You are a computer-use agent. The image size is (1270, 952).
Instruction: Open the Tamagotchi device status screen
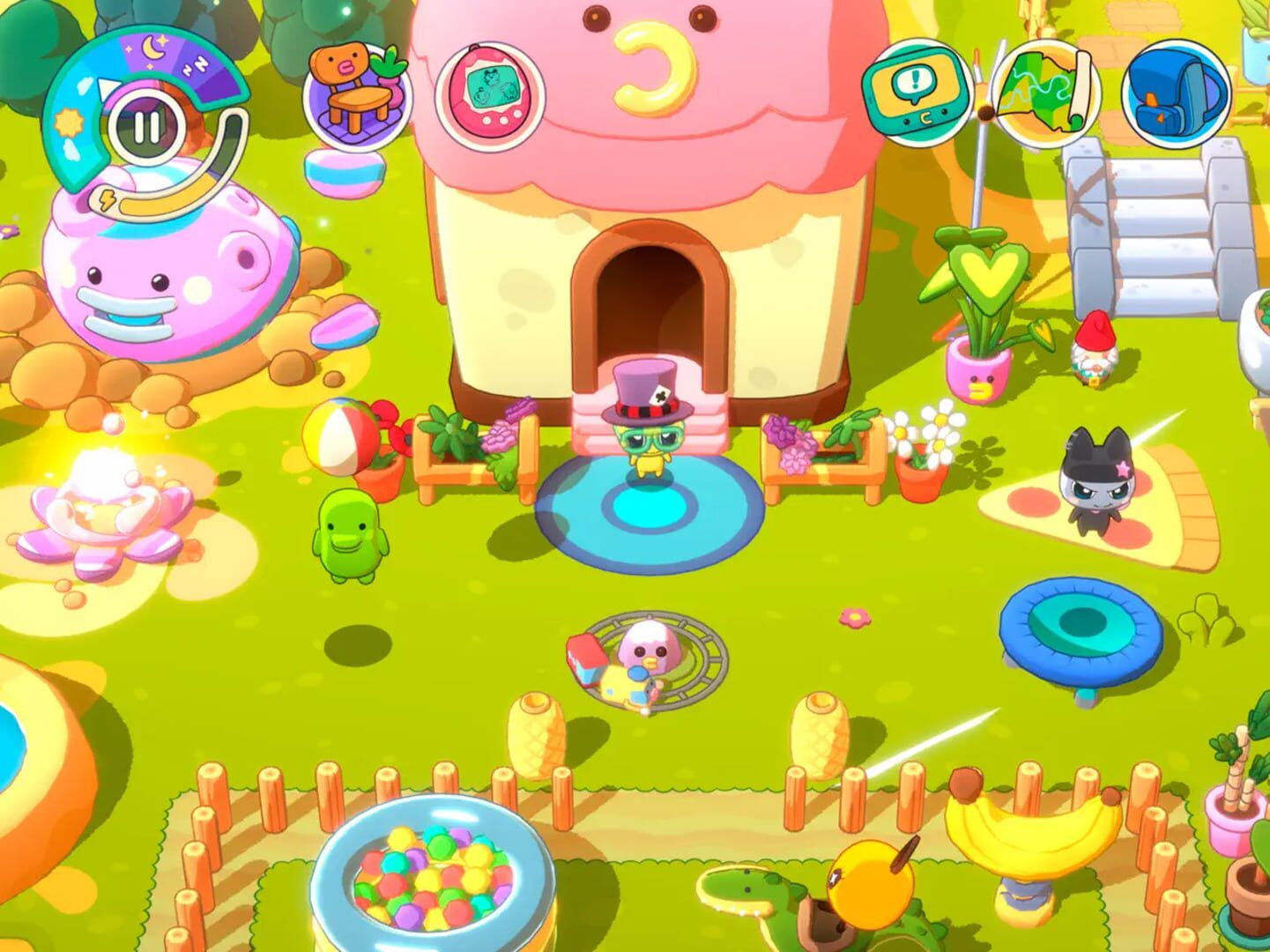click(494, 93)
